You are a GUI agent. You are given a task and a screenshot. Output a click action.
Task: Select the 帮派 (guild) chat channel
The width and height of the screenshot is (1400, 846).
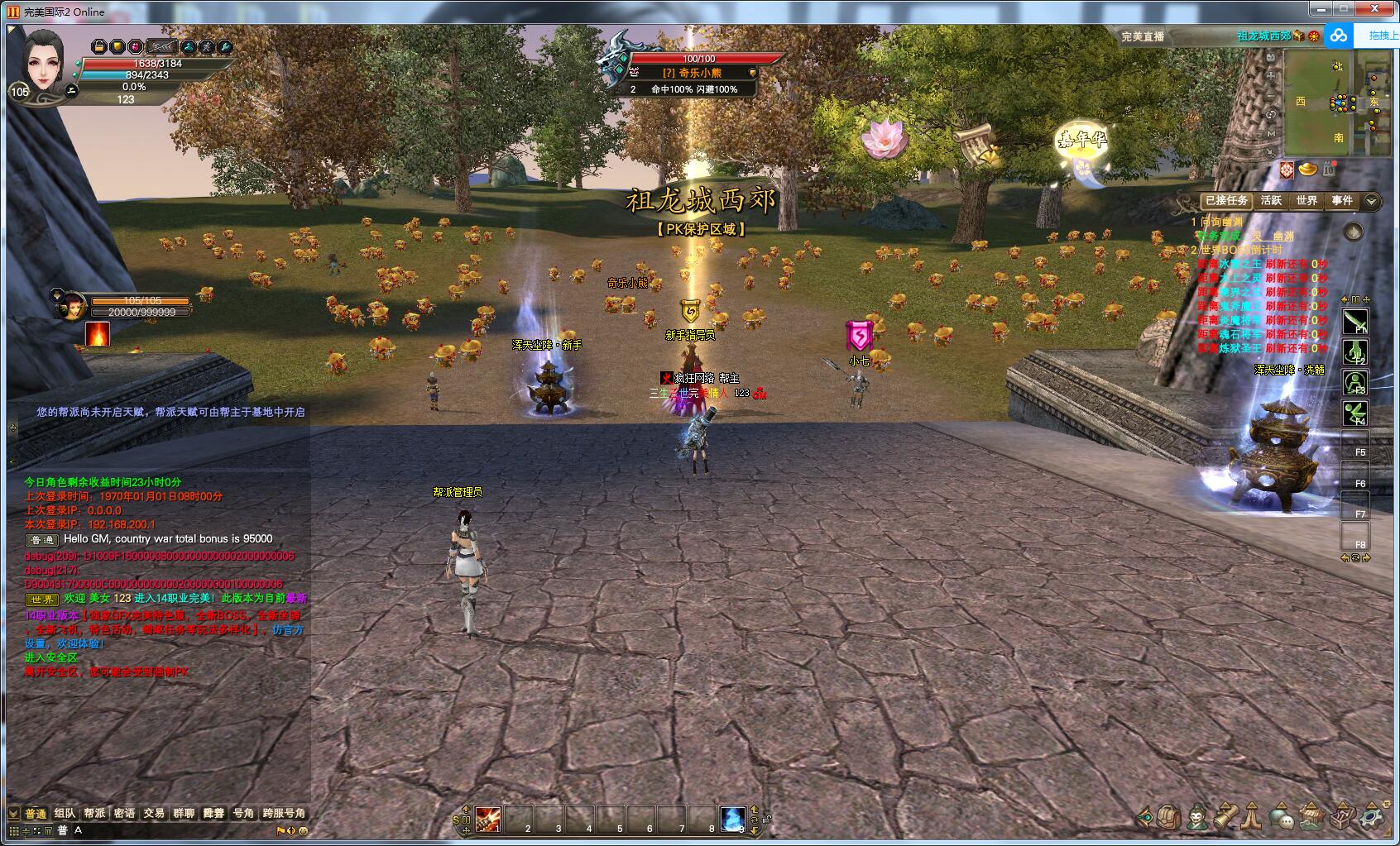tap(94, 813)
